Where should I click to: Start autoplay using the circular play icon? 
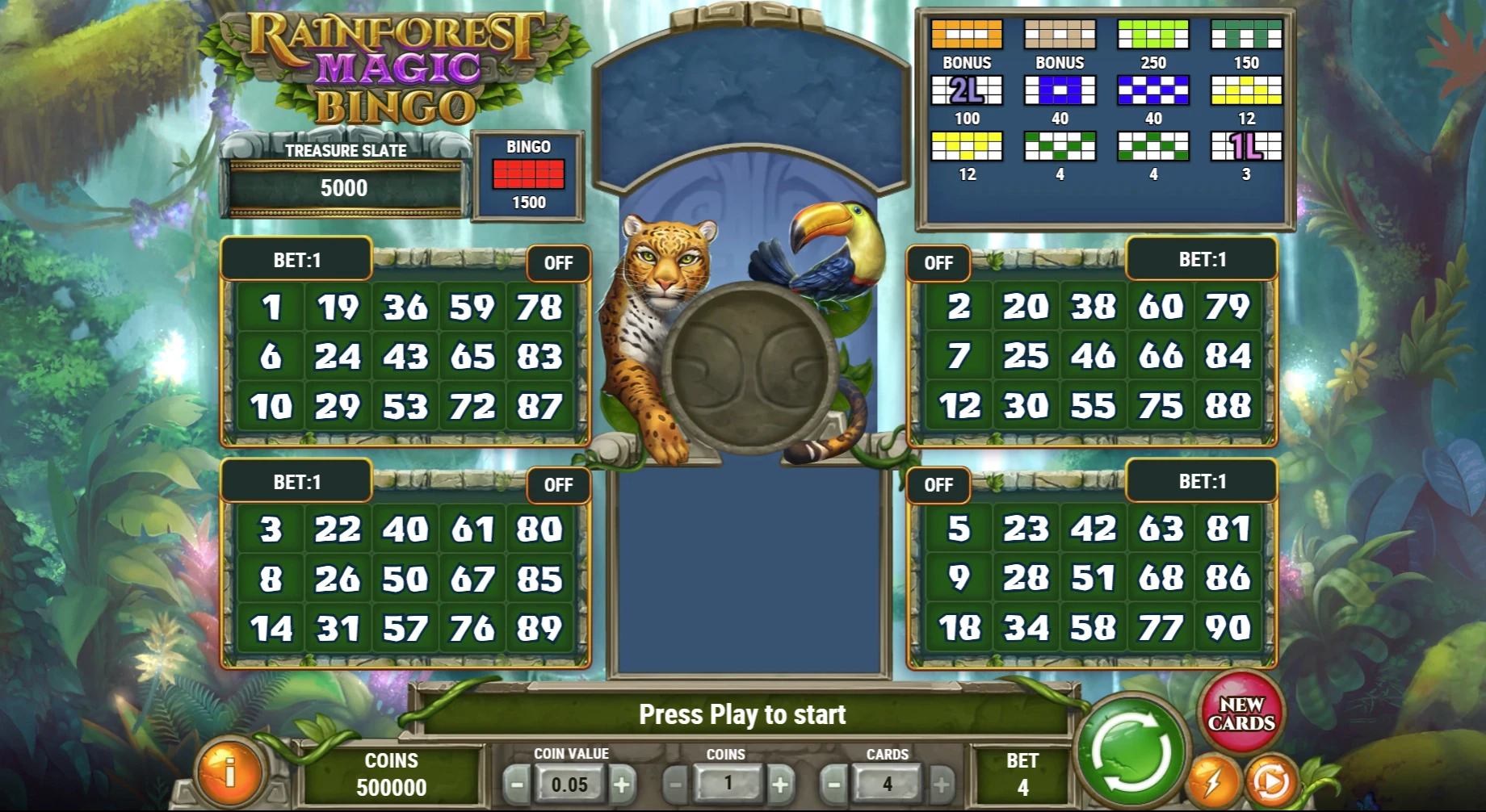(1273, 781)
